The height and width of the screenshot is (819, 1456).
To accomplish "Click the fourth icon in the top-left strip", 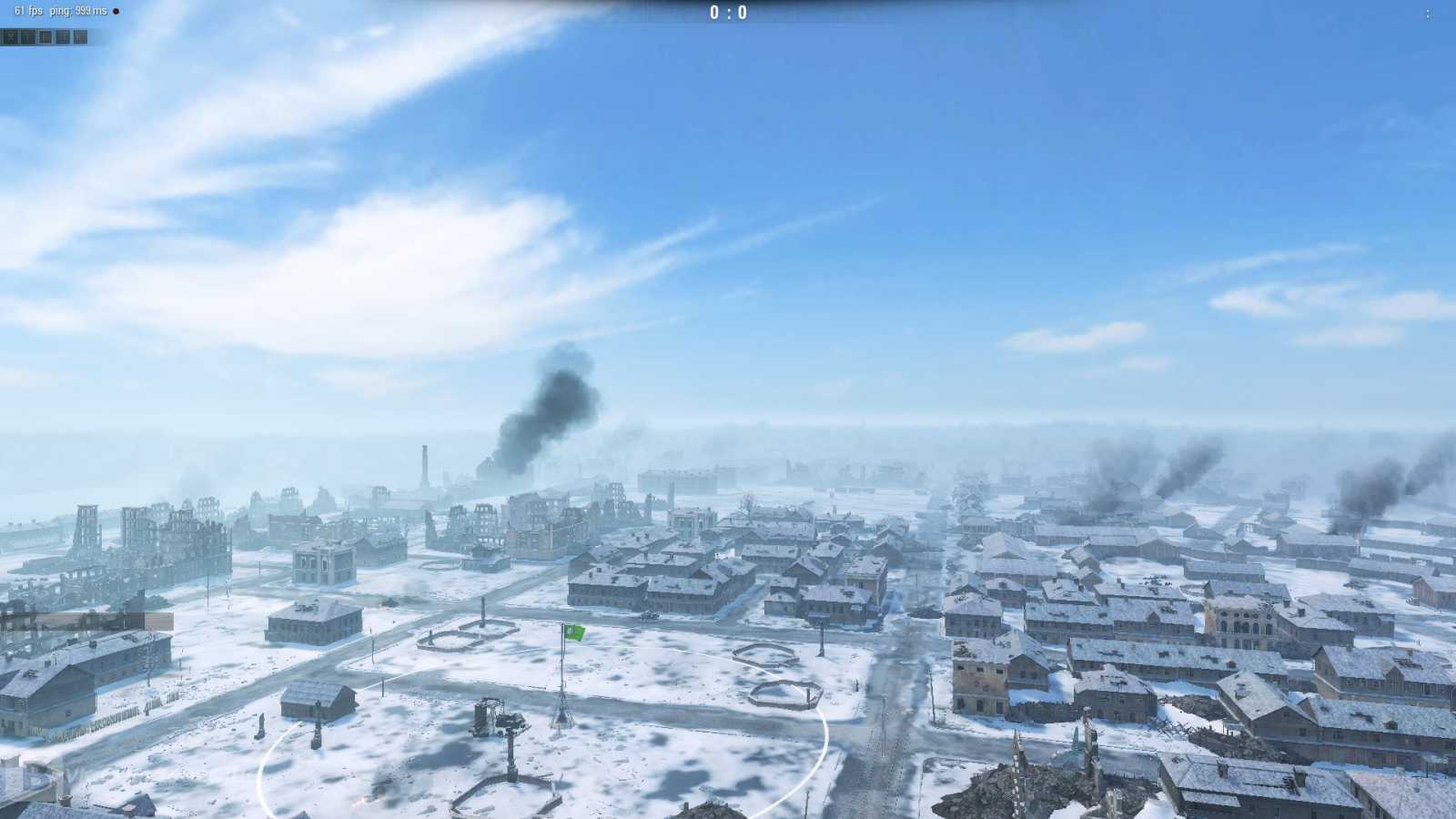I will [x=63, y=36].
